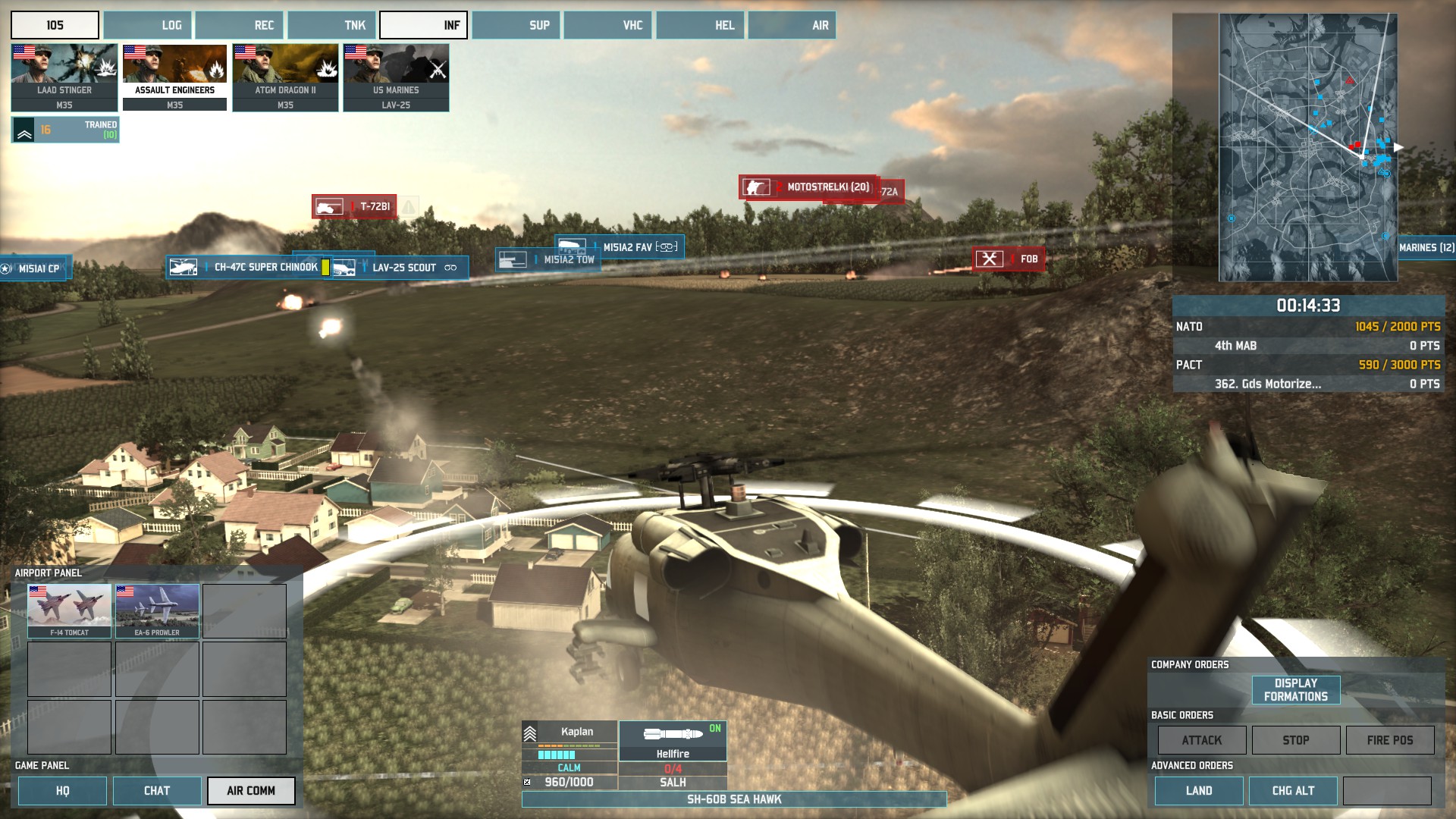Switch to the LOG deployment category
This screenshot has width=1456, height=819.
point(148,25)
